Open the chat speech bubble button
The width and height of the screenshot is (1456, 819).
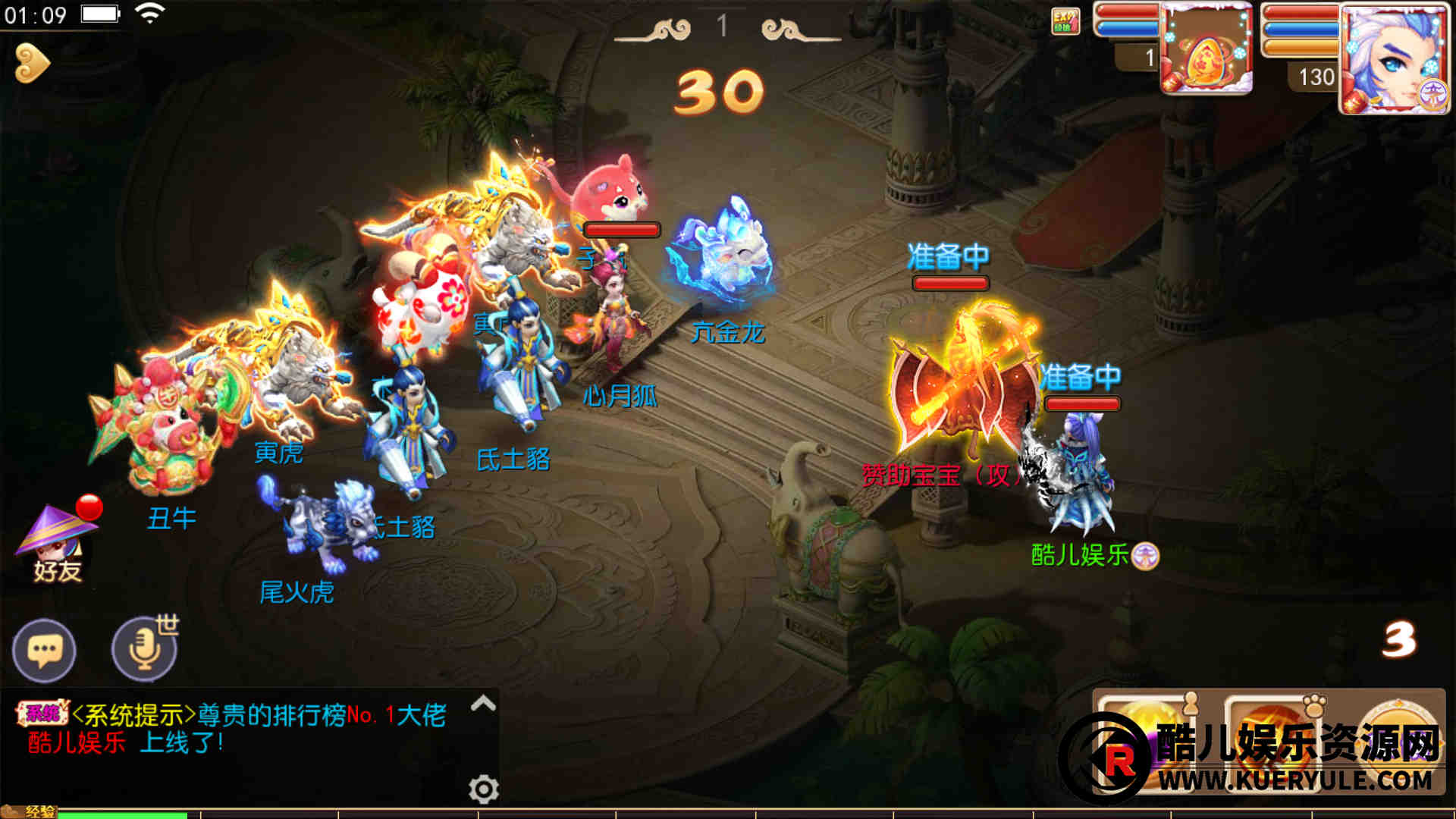pos(44,650)
